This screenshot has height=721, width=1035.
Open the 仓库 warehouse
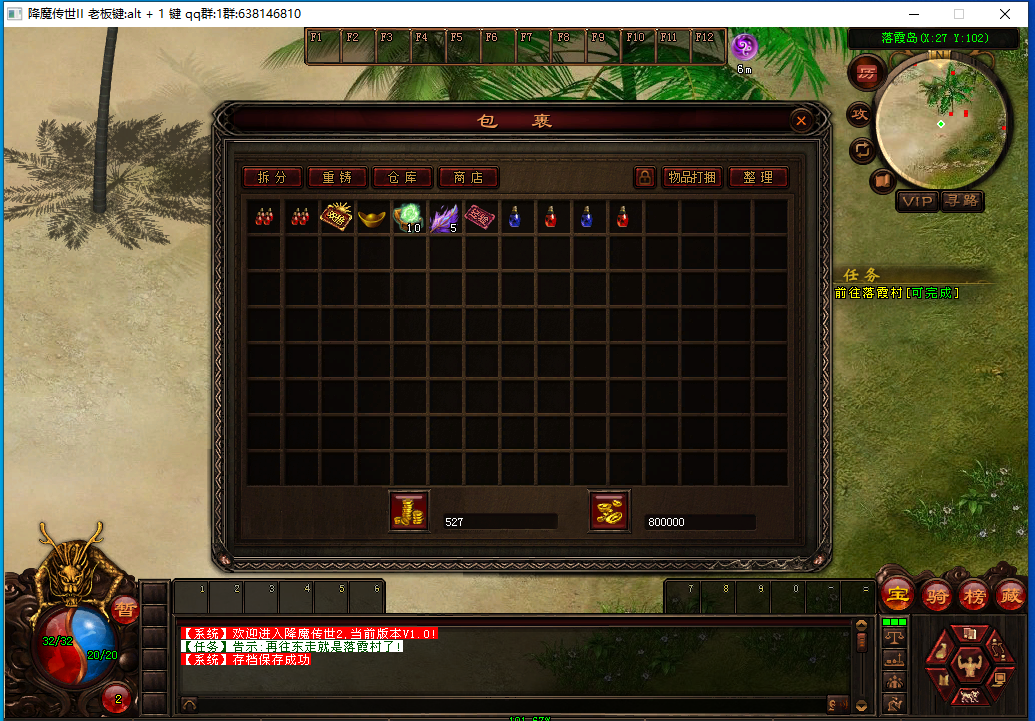pos(402,177)
